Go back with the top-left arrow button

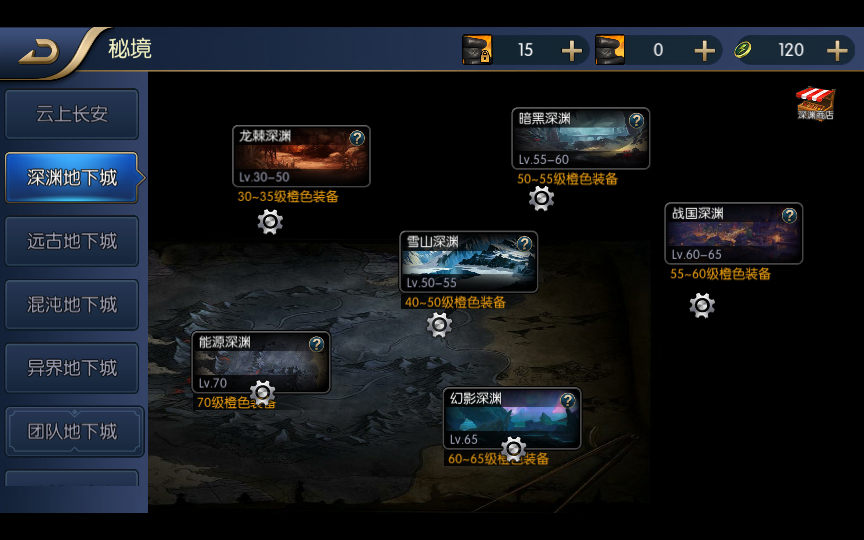40,51
